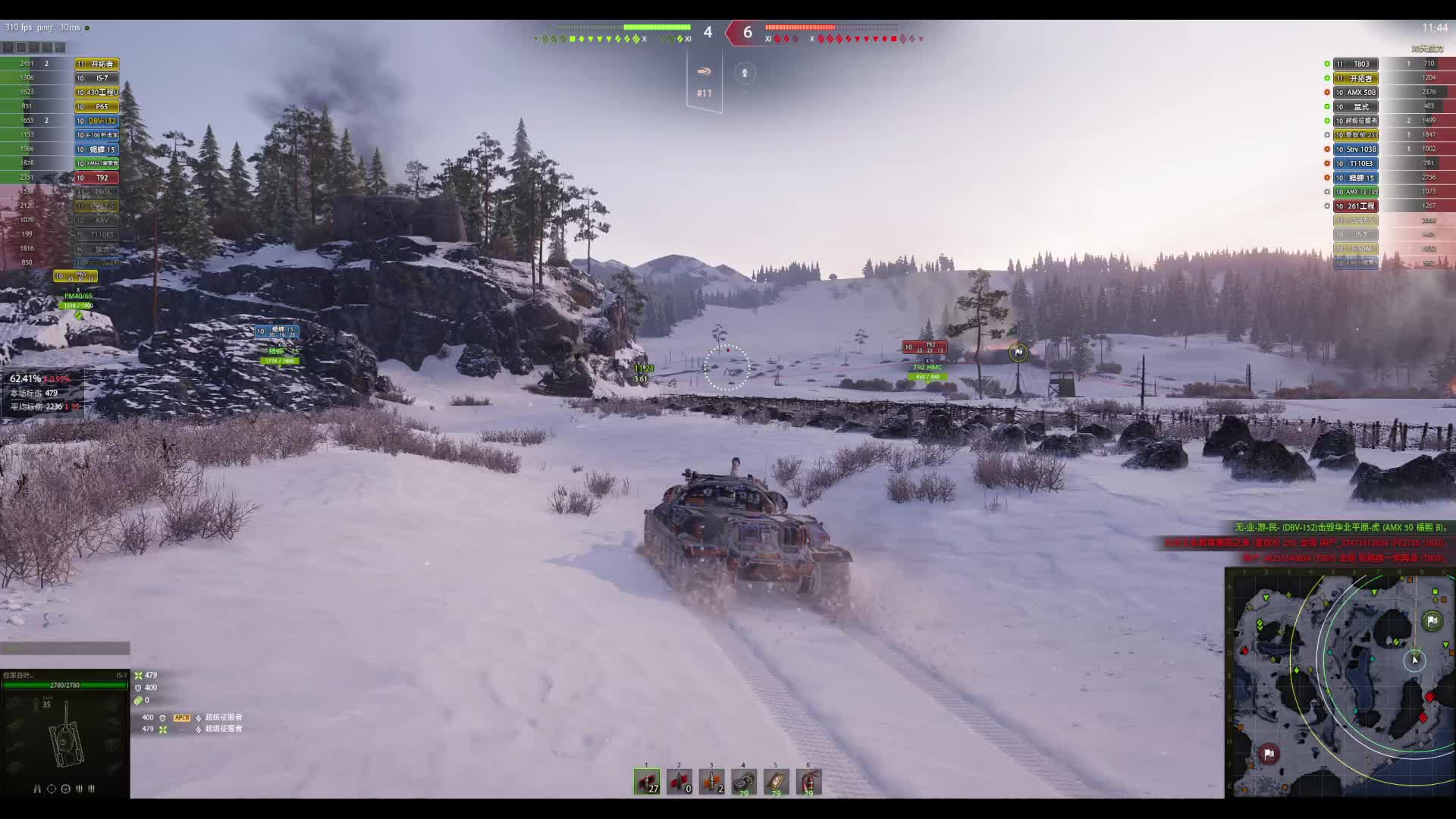1456x819 pixels.
Task: Click the green allied base flag on minimap
Action: coord(1432,621)
